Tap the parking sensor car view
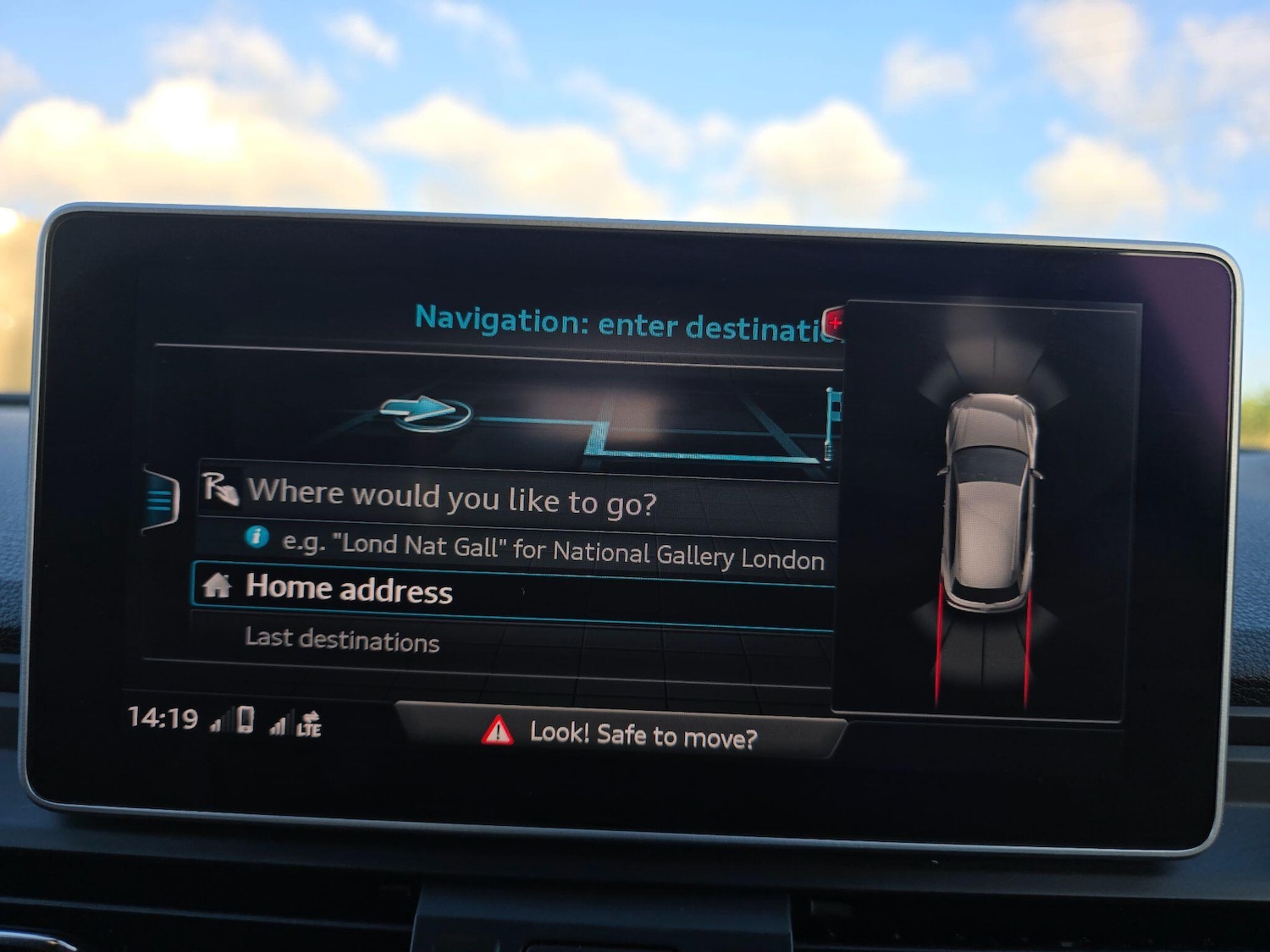 click(x=986, y=508)
